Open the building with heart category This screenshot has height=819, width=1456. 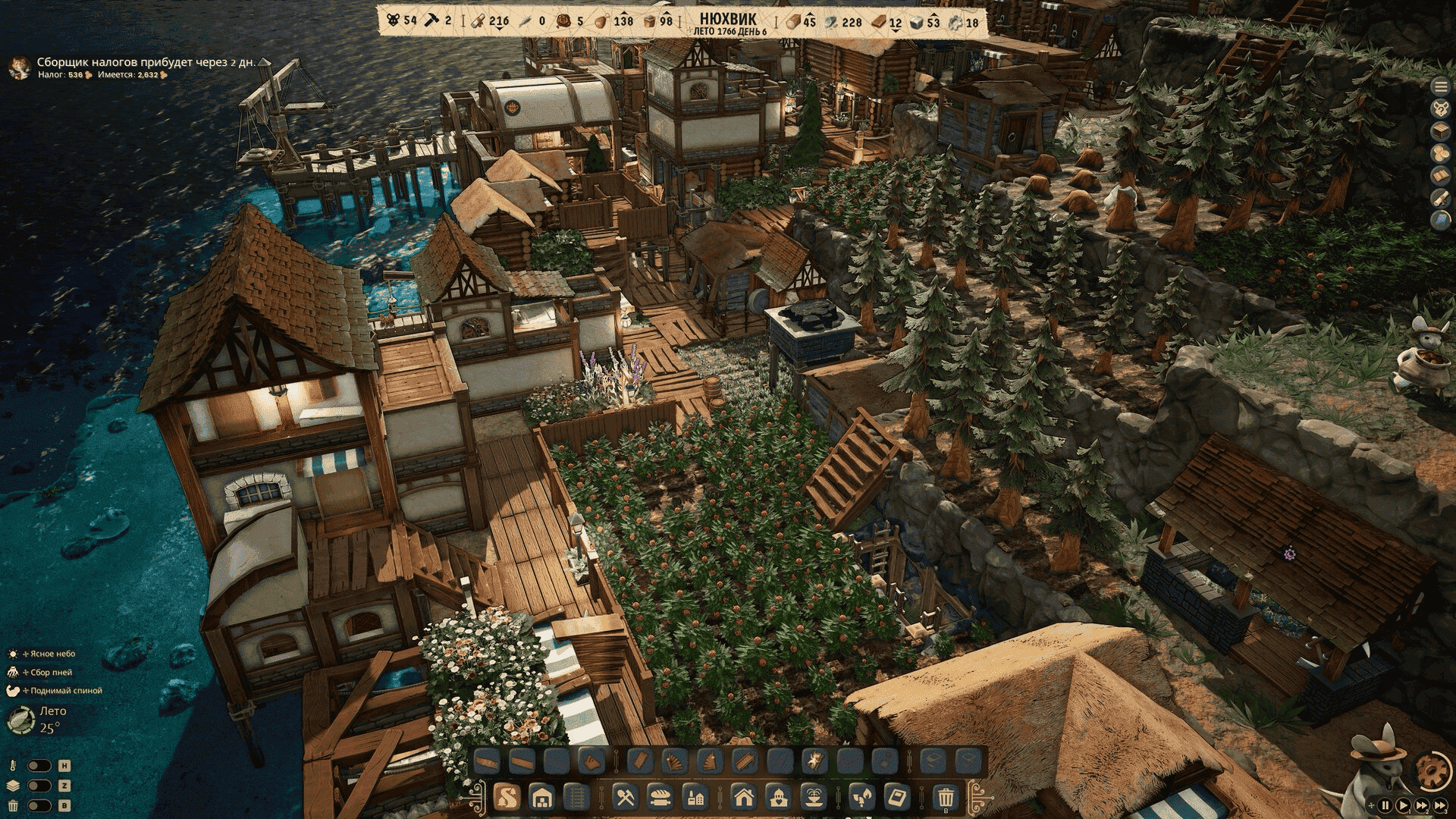(x=779, y=797)
